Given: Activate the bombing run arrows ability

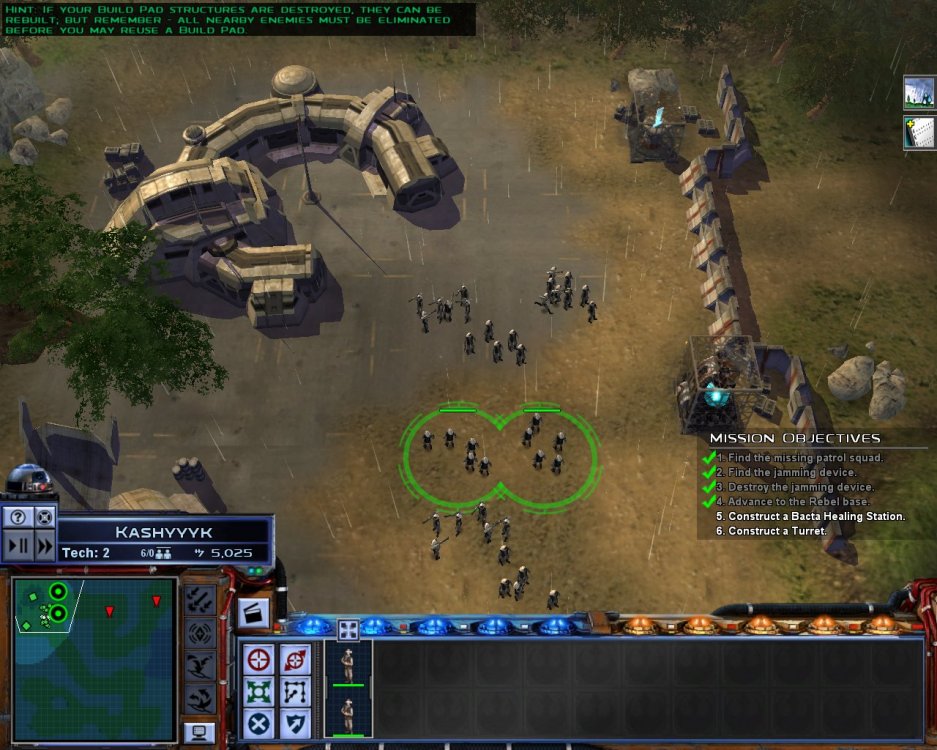Looking at the screenshot, I should pos(200,600).
